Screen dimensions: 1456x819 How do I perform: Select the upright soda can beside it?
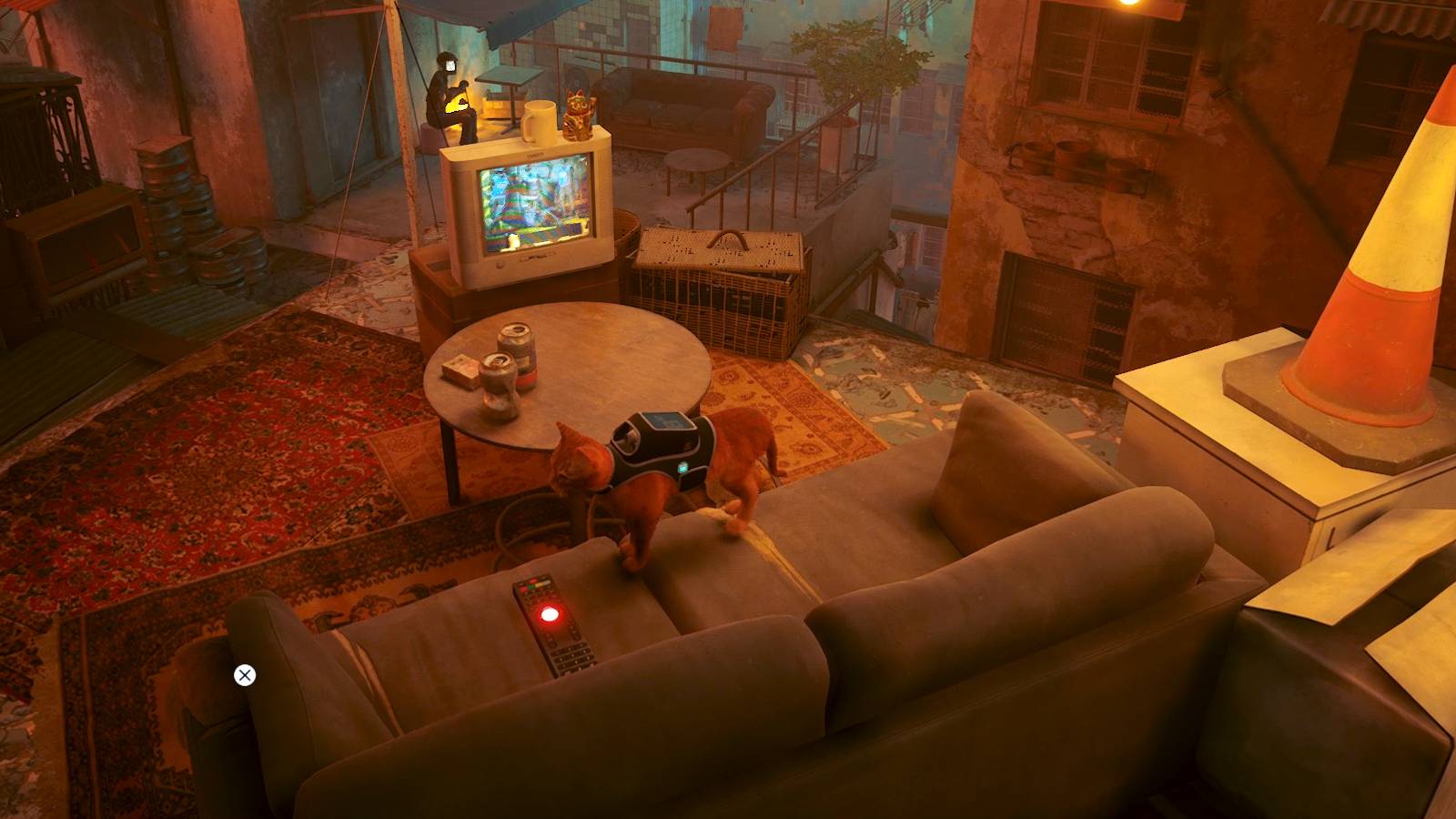click(519, 350)
